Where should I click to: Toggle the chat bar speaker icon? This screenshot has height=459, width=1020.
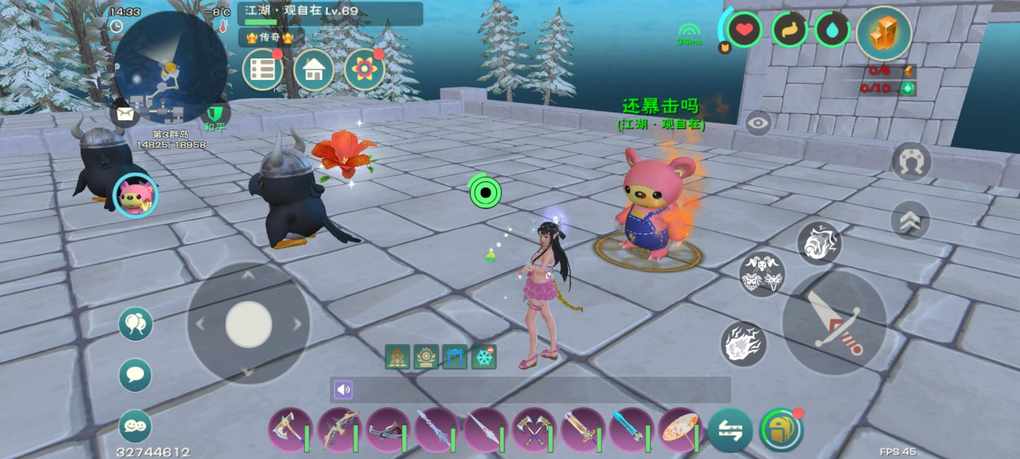pos(344,390)
